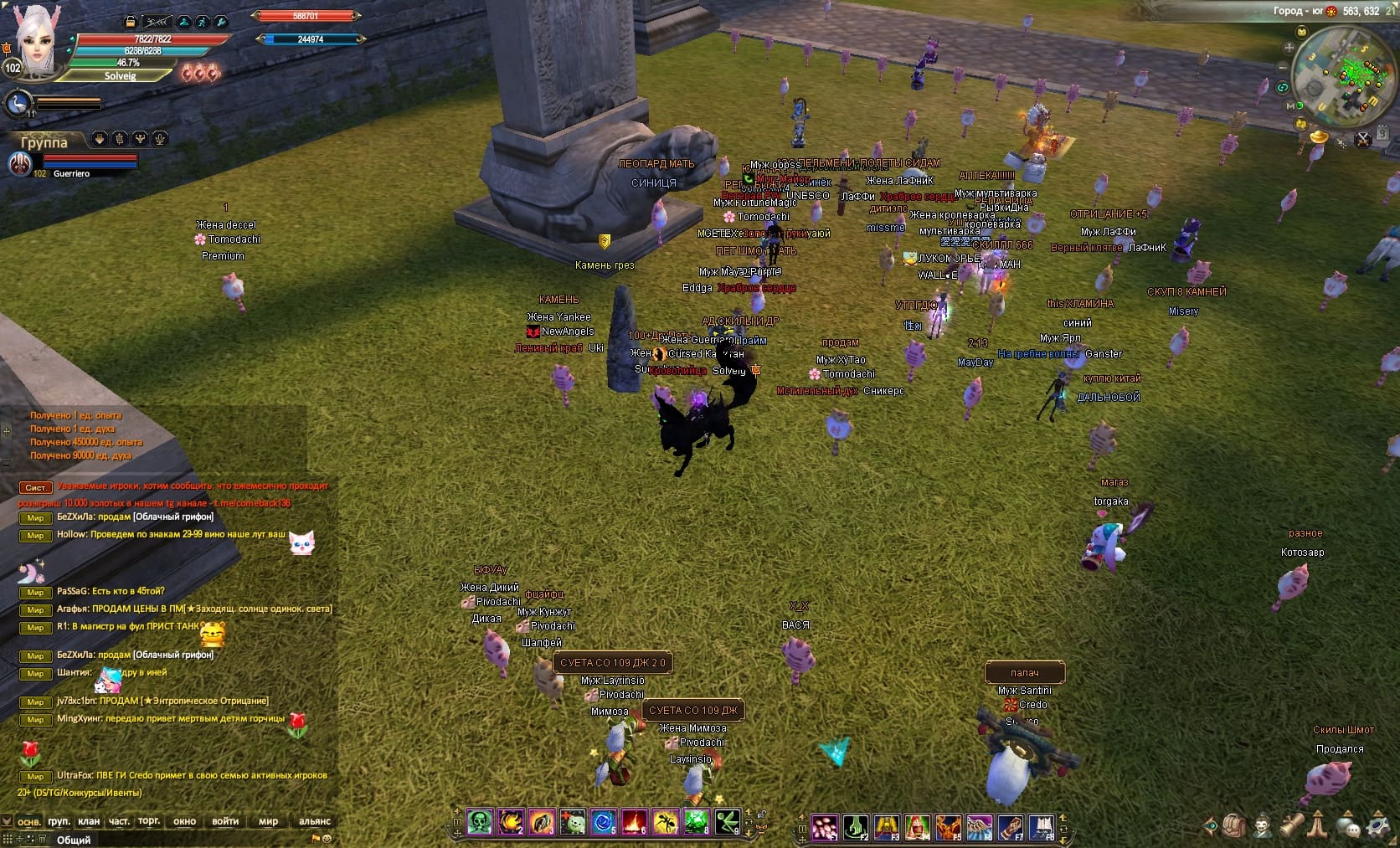Open the inventory bag icon
The height and width of the screenshot is (848, 1400).
point(1235,827)
